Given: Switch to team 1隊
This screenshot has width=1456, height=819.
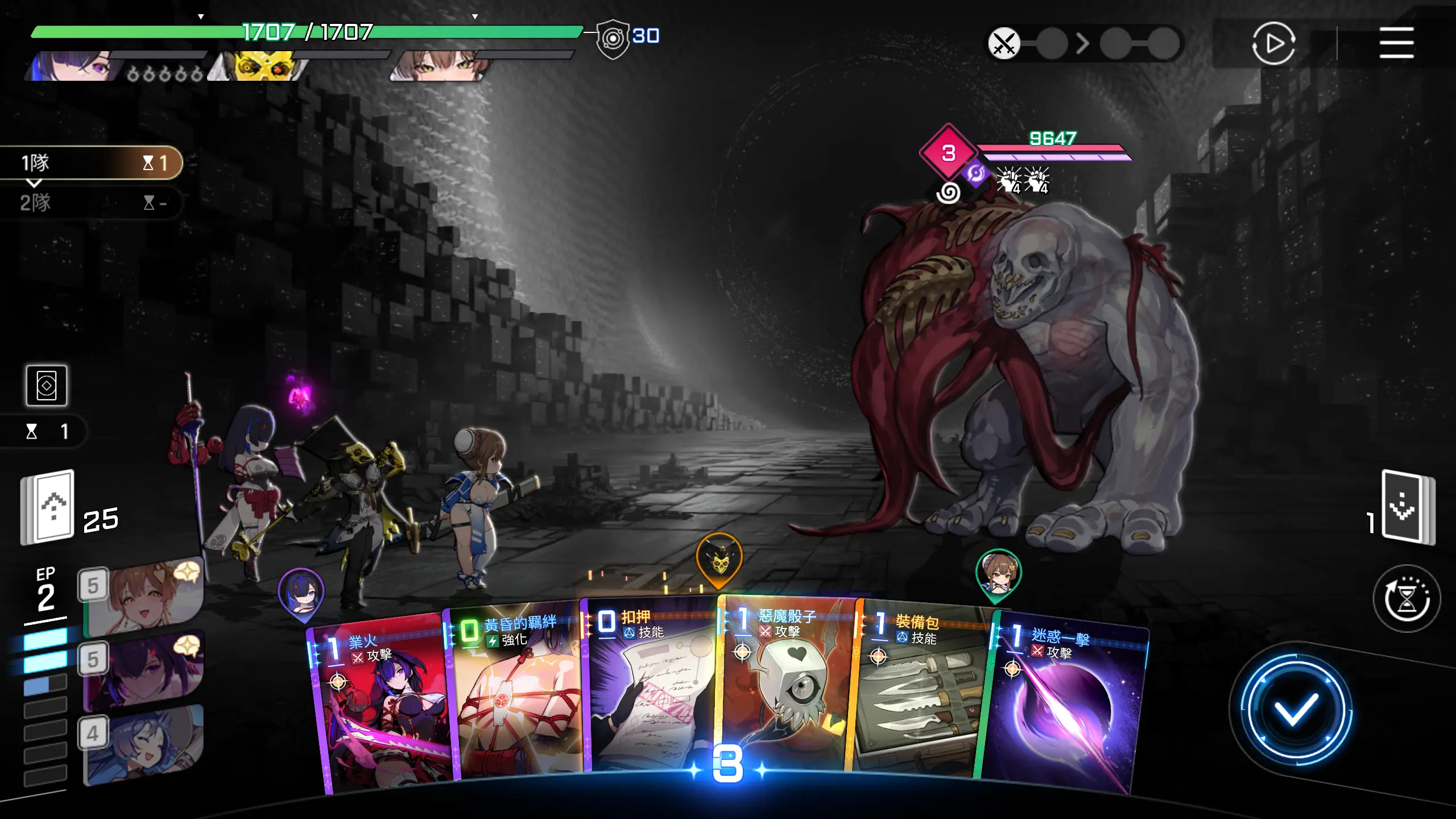Looking at the screenshot, I should pyautogui.click(x=91, y=163).
